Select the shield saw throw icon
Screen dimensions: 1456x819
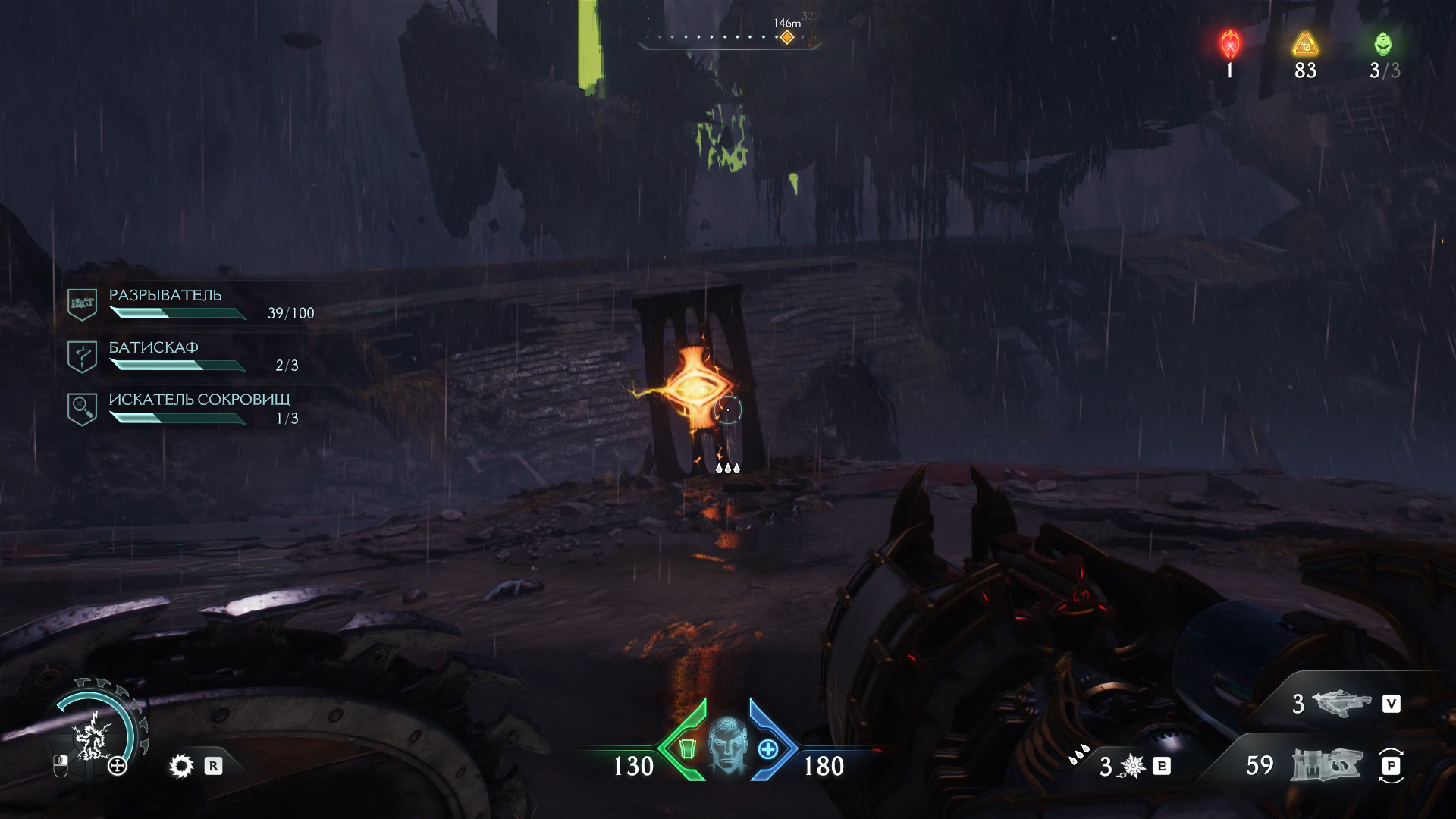[181, 766]
